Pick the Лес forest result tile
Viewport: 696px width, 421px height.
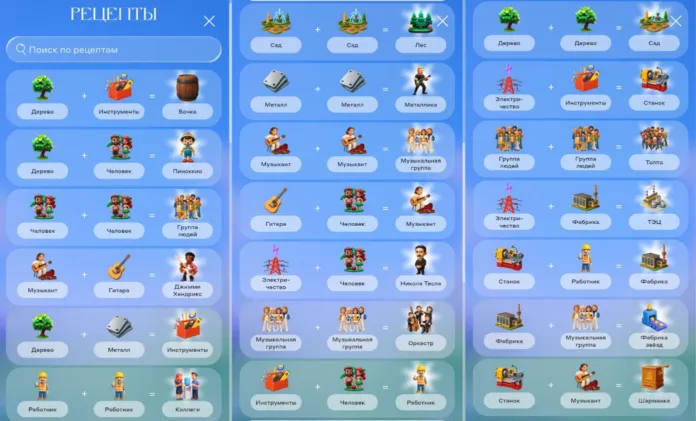pyautogui.click(x=420, y=28)
